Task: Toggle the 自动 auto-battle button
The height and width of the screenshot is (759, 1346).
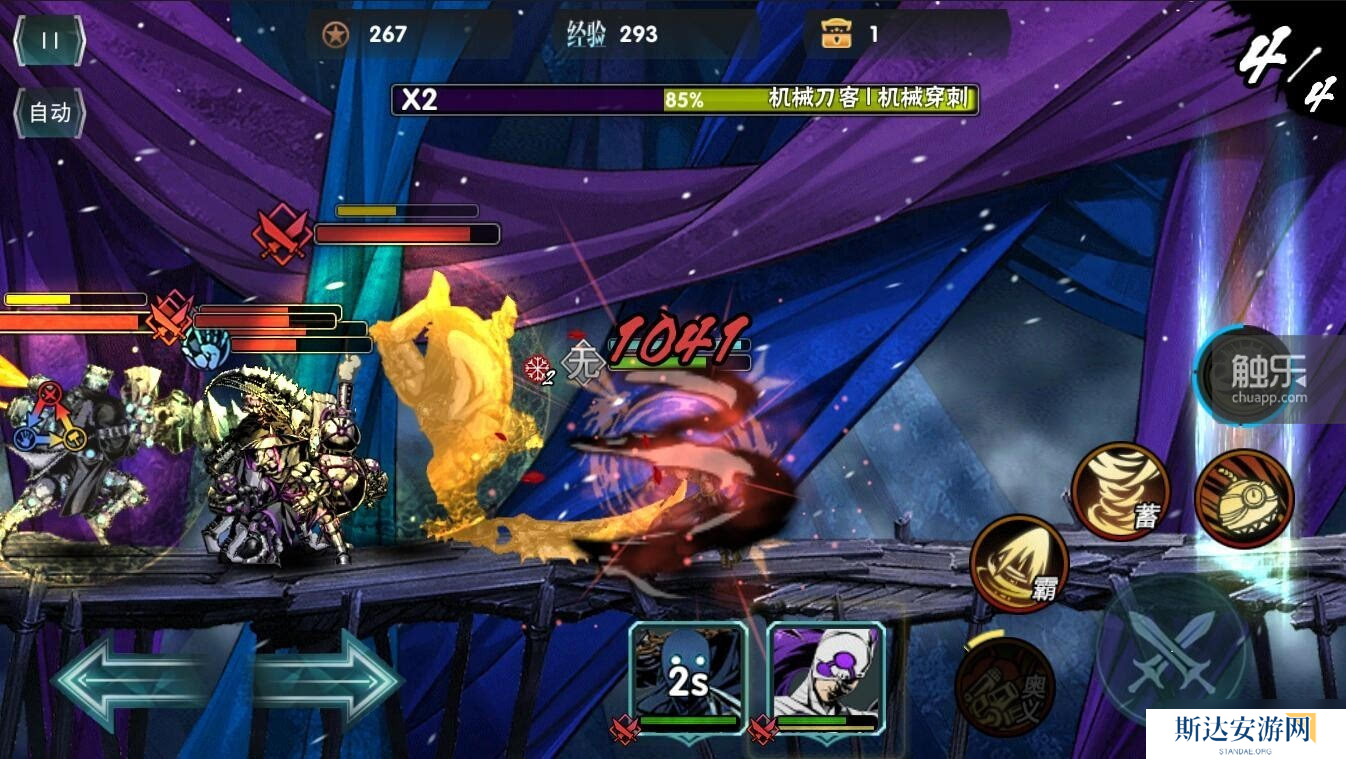Action: click(x=49, y=113)
